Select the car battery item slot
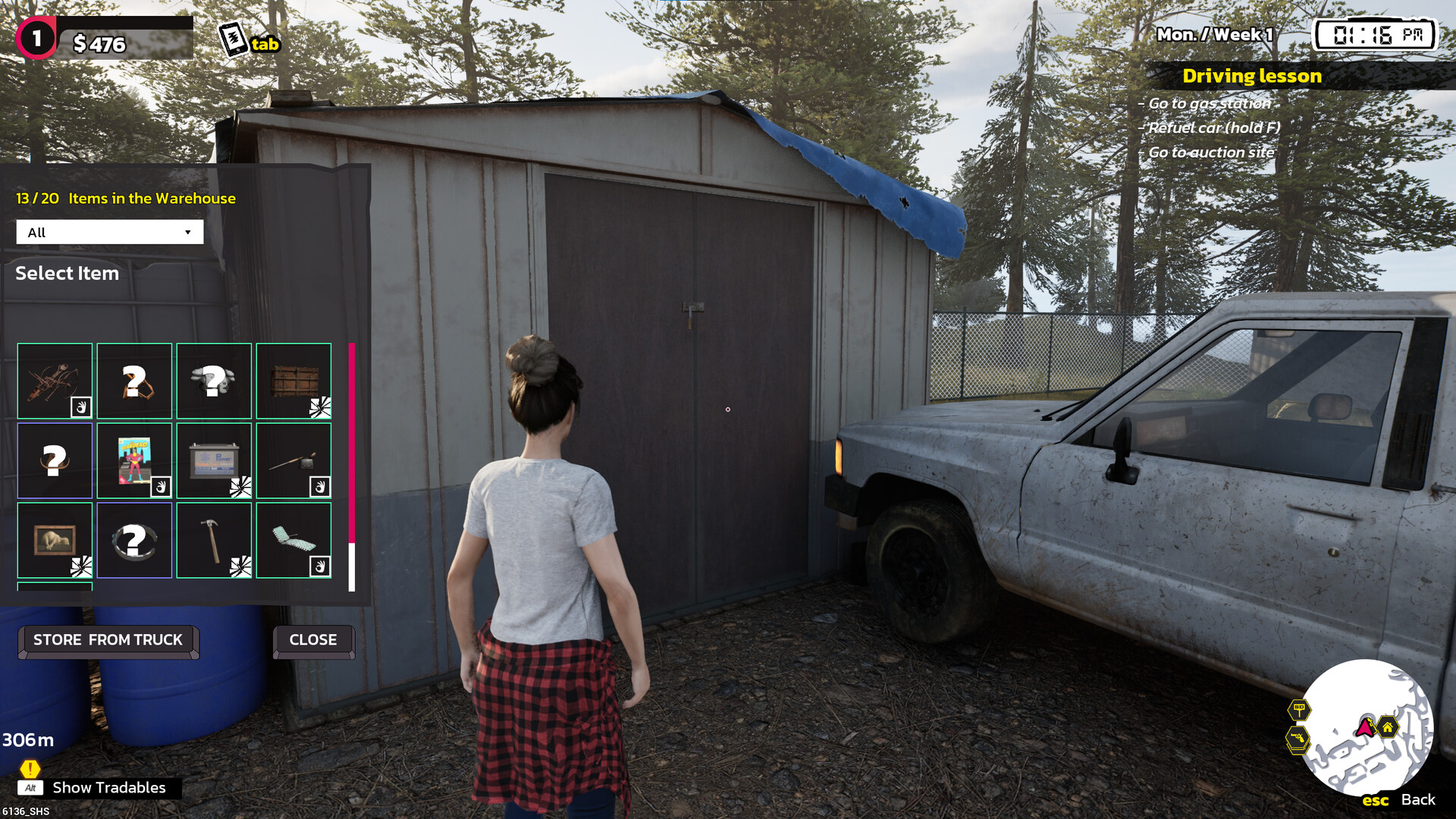 [214, 460]
